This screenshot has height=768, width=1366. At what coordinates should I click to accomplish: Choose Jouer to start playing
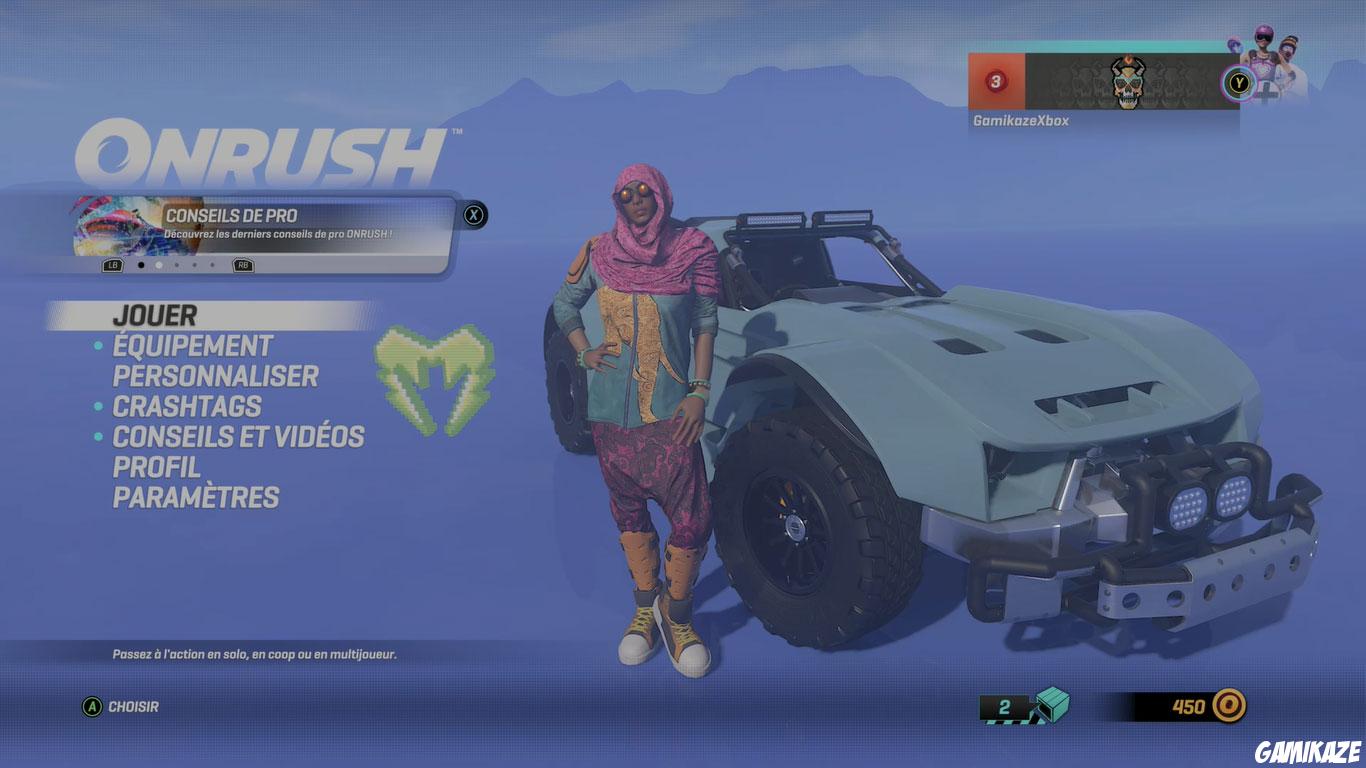[154, 315]
